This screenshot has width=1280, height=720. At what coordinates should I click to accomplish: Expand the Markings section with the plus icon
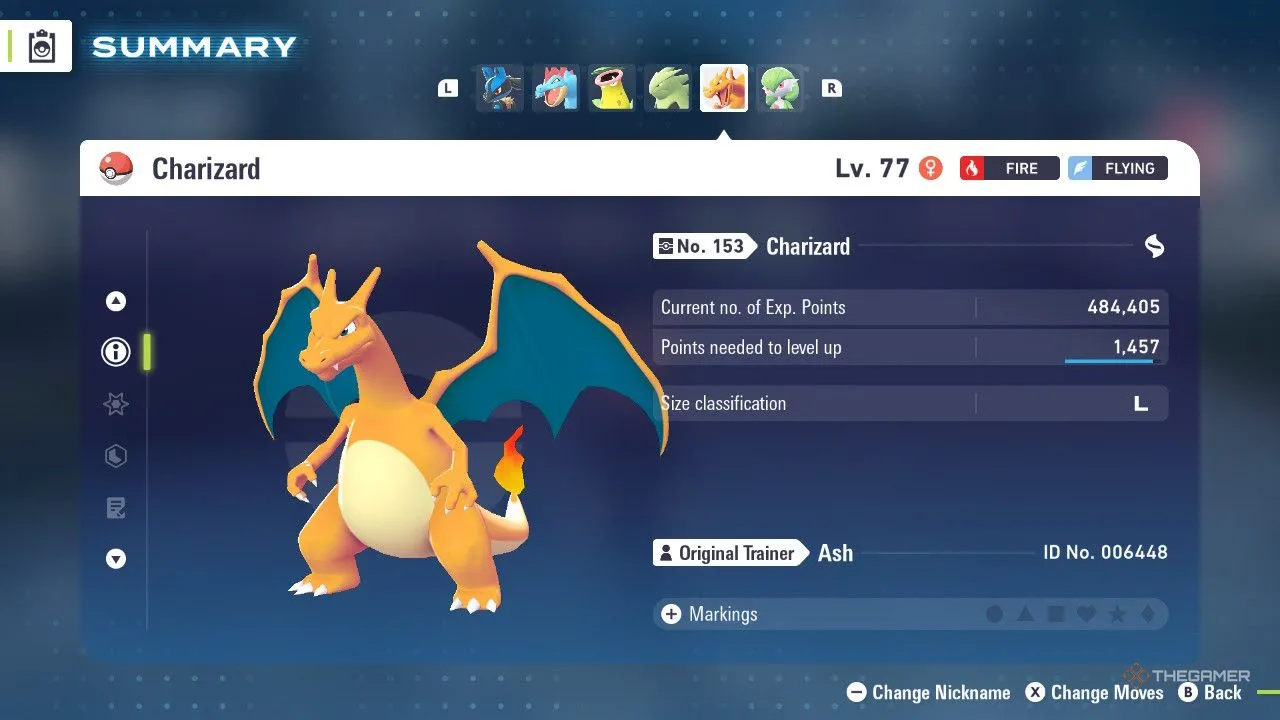(670, 614)
